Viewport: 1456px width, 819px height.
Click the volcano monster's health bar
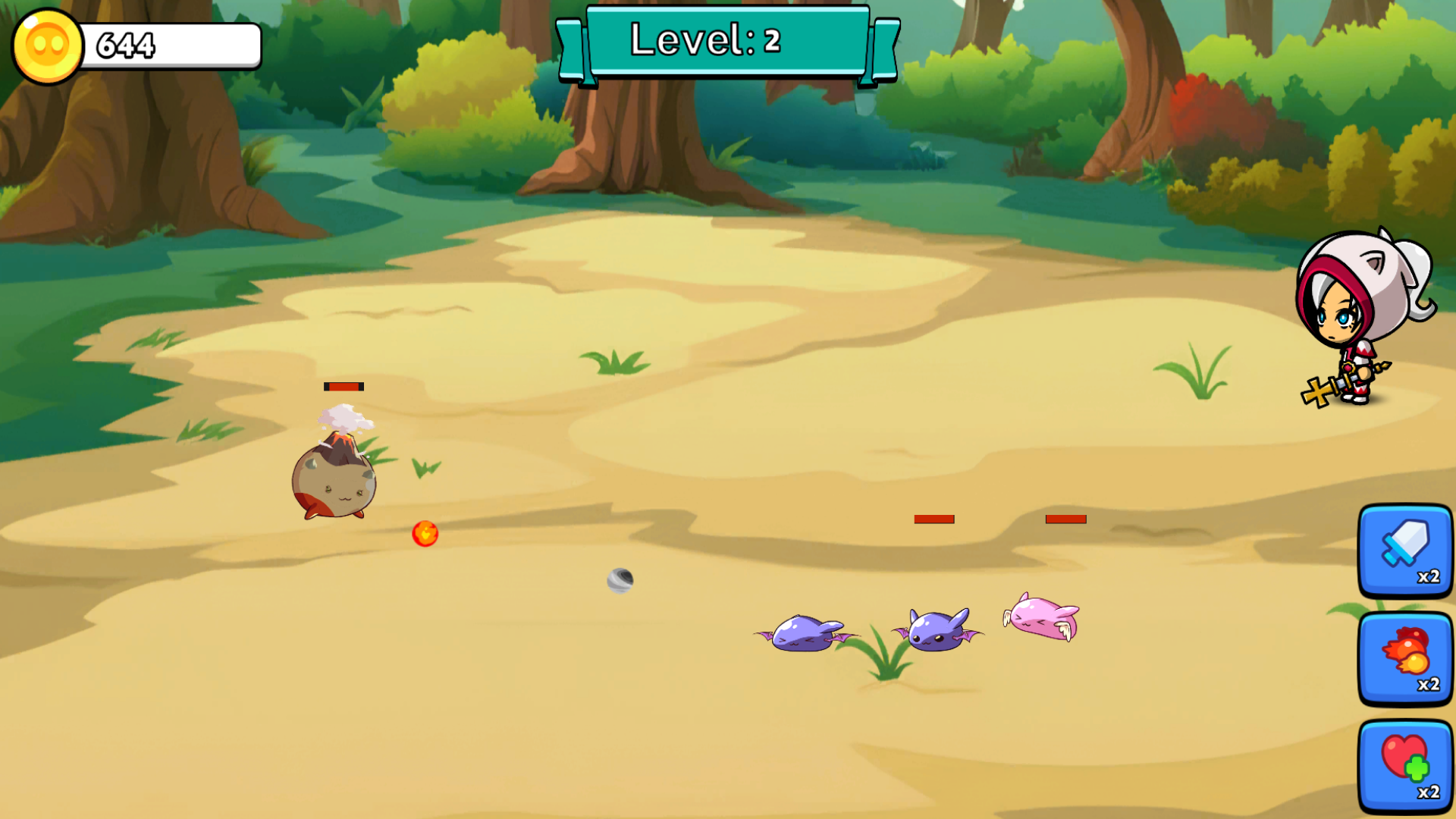[343, 386]
